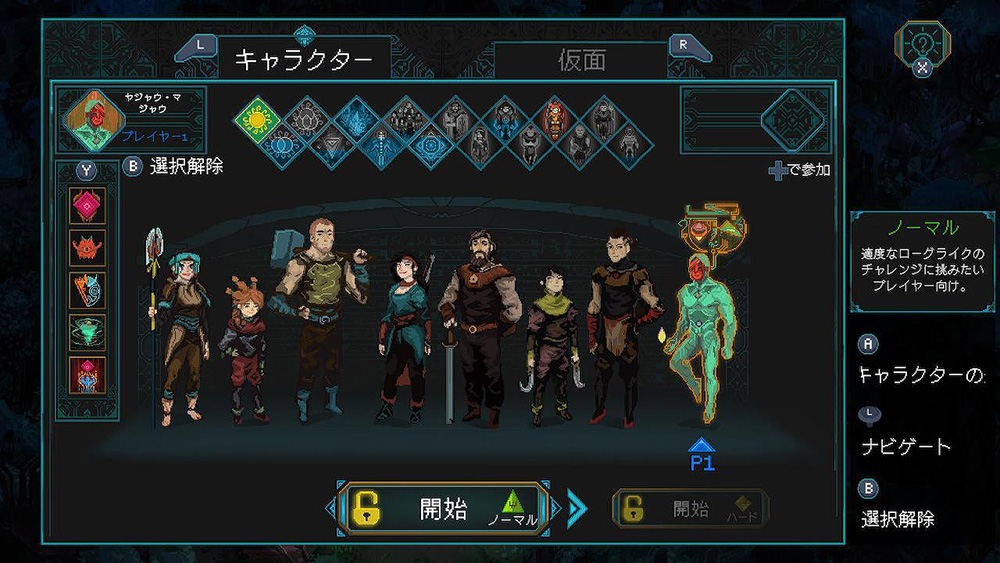The image size is (1000, 563).
Task: Select the green whirlwind skill icon
Action: 87,332
